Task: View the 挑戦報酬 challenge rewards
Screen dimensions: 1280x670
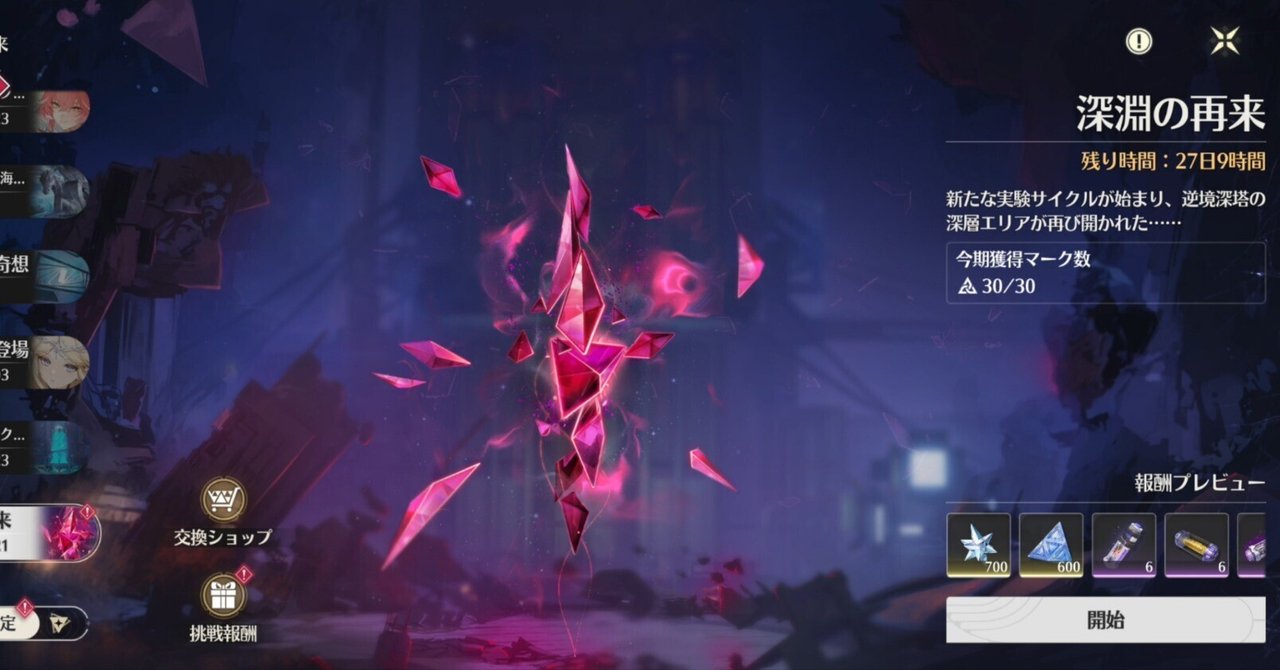Action: coord(223,607)
